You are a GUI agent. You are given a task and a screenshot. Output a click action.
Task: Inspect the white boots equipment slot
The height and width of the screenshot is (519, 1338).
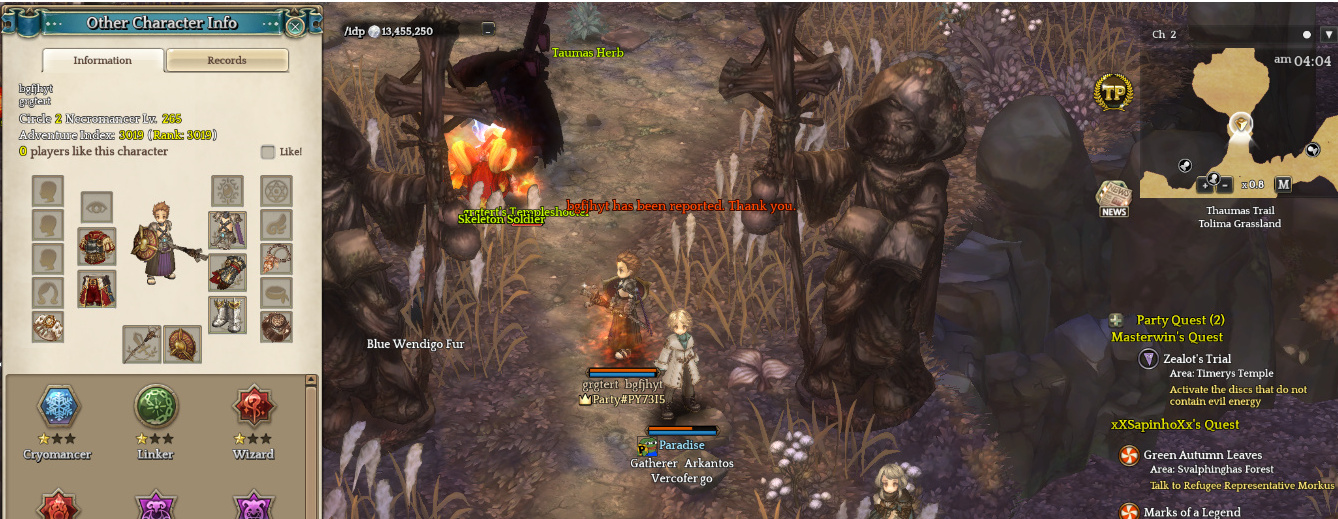(227, 314)
